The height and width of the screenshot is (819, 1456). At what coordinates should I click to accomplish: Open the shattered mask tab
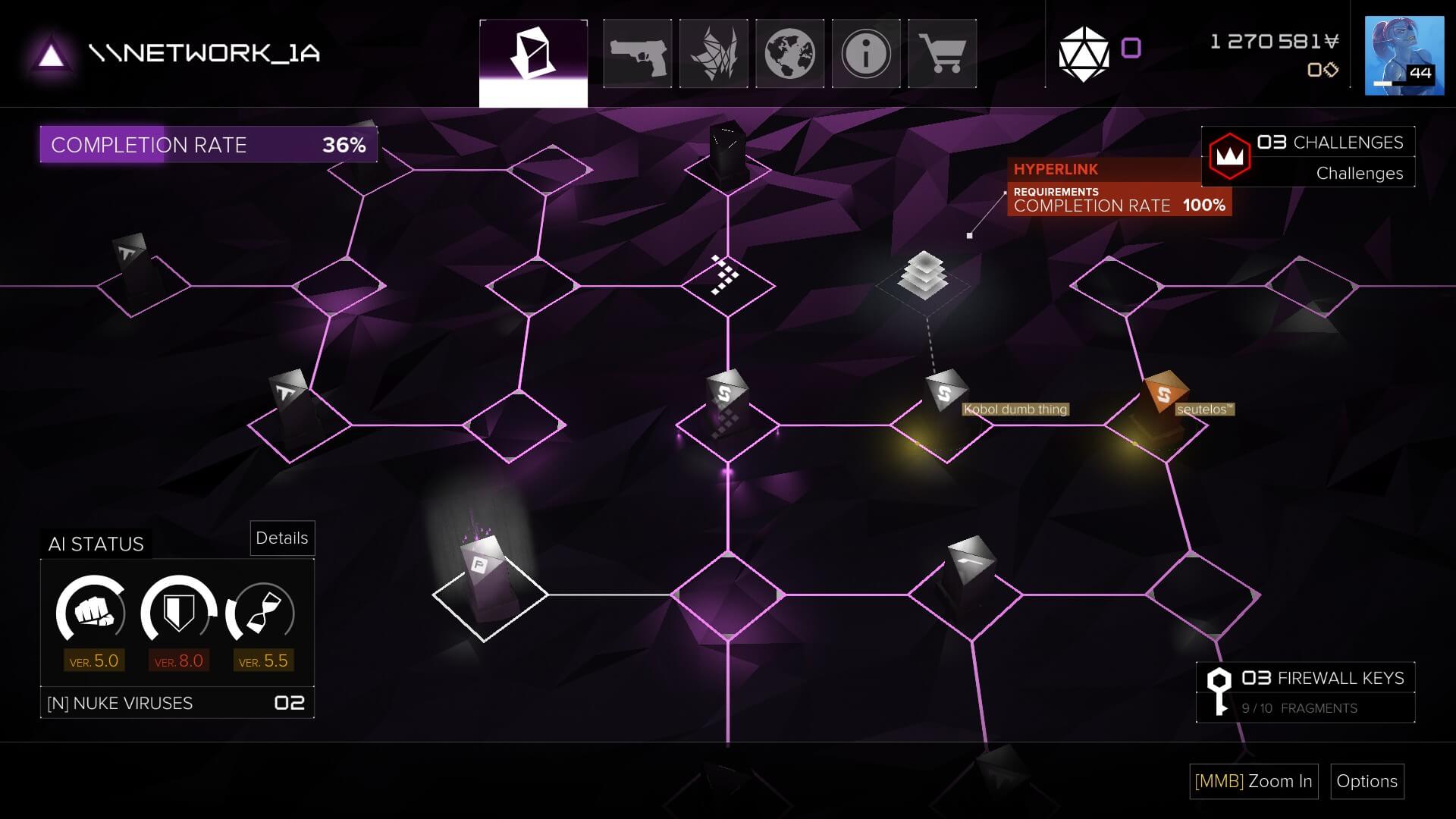tap(714, 54)
